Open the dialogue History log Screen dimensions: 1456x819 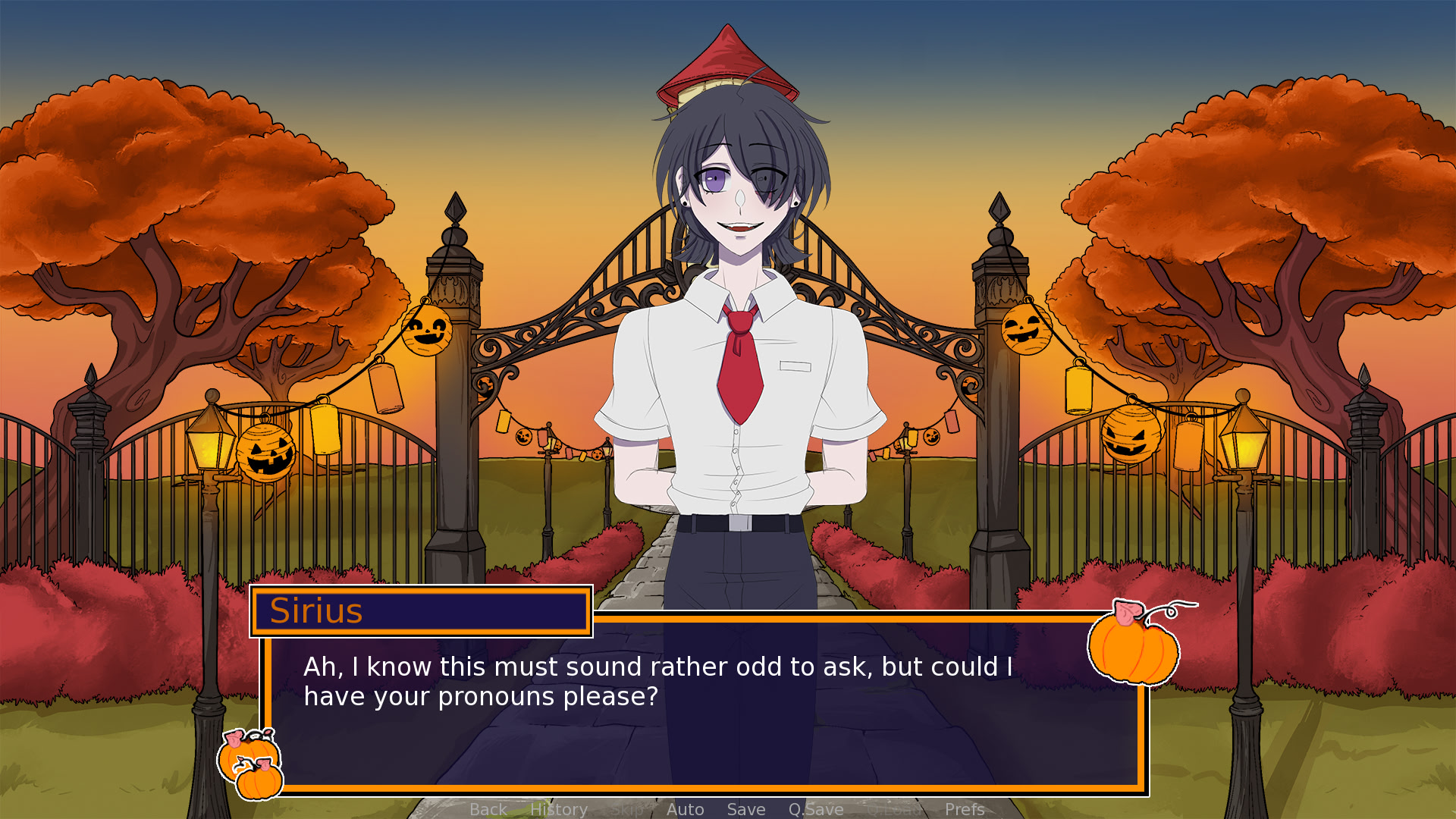coord(558,809)
